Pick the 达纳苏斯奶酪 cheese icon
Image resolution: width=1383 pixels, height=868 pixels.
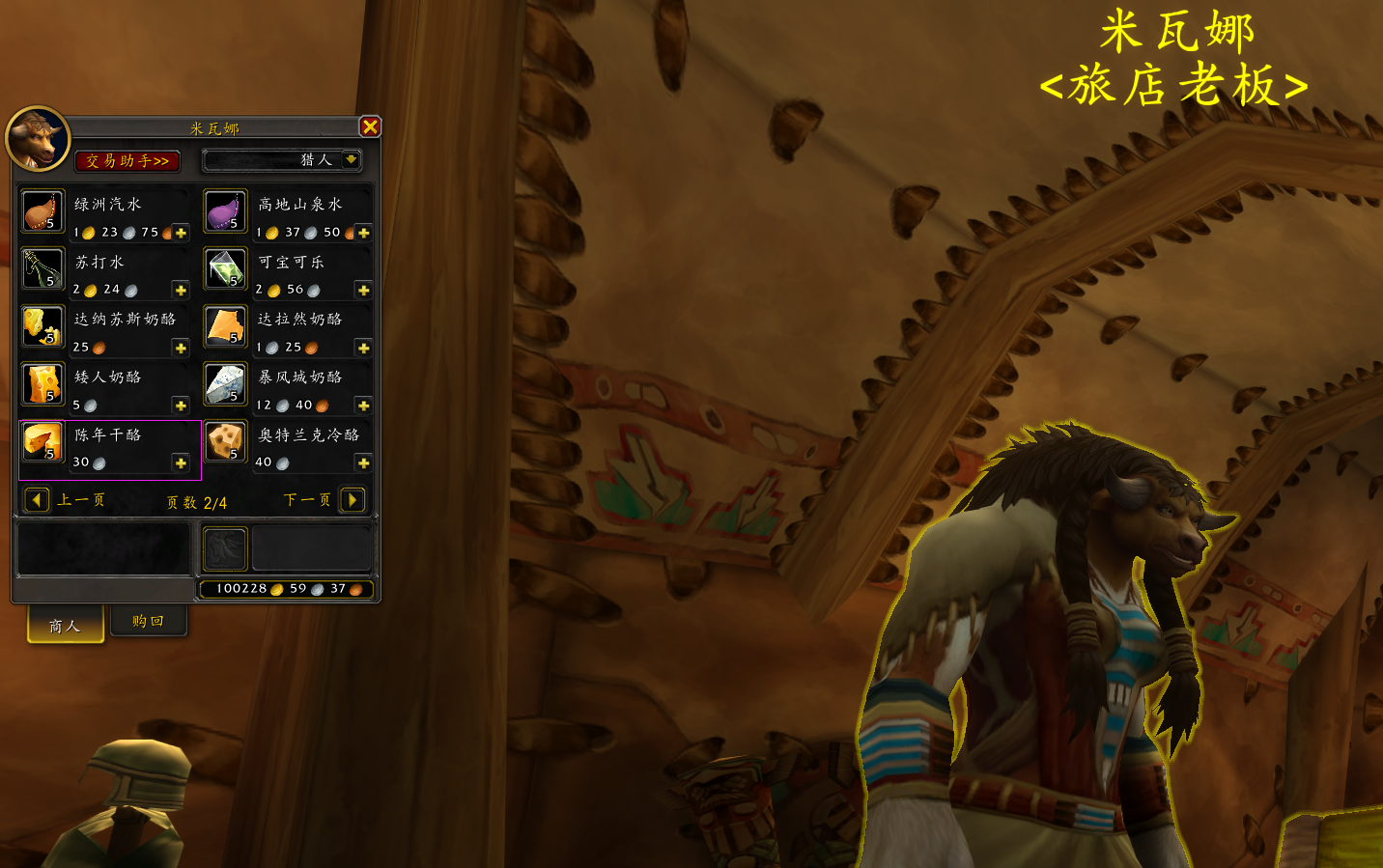pos(42,326)
